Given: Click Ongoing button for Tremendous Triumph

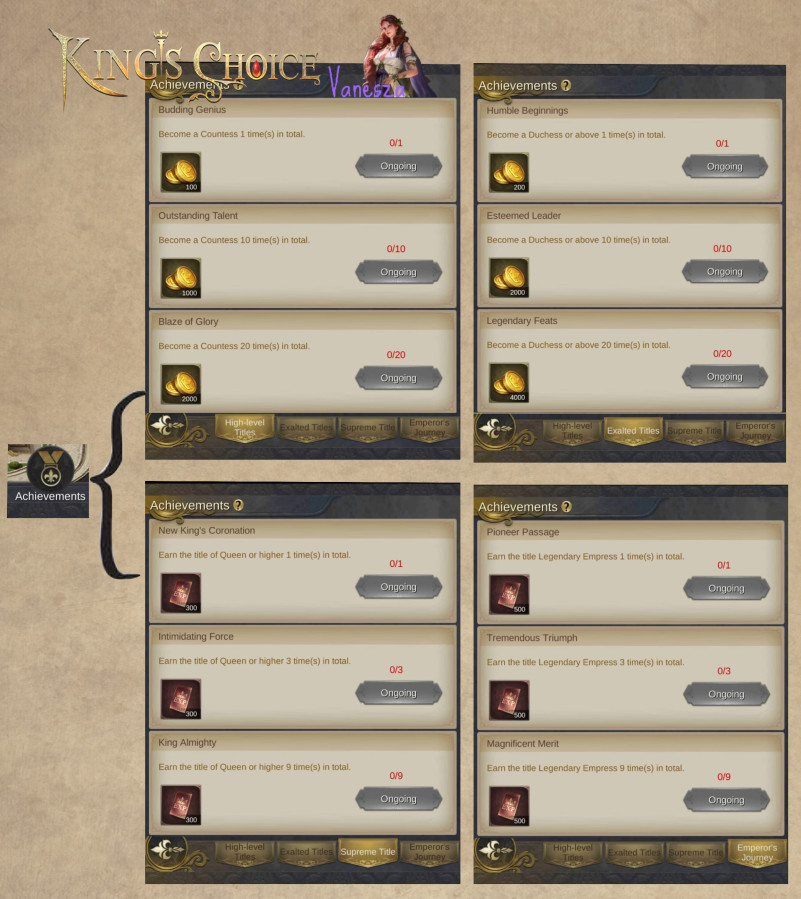Looking at the screenshot, I should (x=726, y=694).
